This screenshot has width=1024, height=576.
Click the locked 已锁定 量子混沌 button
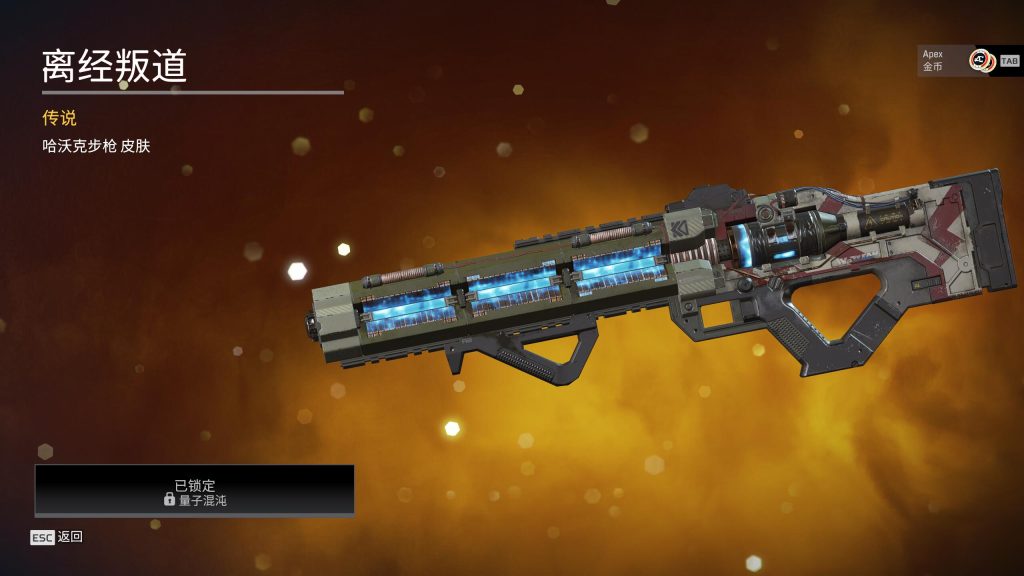[195, 491]
